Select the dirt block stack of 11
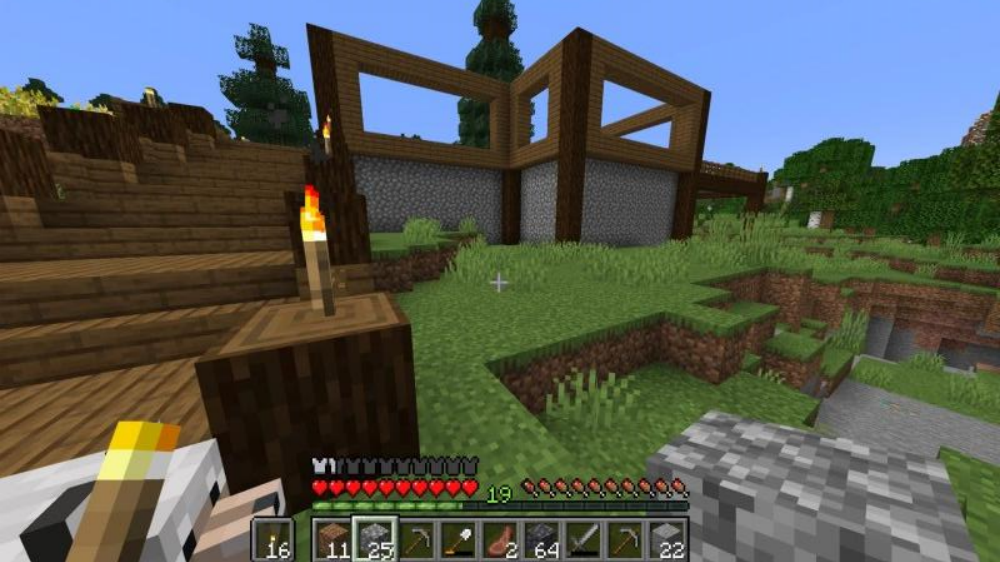1000x562 pixels. point(334,540)
